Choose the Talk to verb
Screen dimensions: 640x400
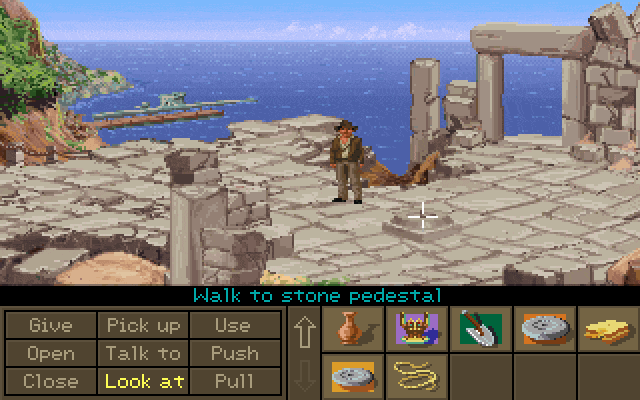point(143,353)
